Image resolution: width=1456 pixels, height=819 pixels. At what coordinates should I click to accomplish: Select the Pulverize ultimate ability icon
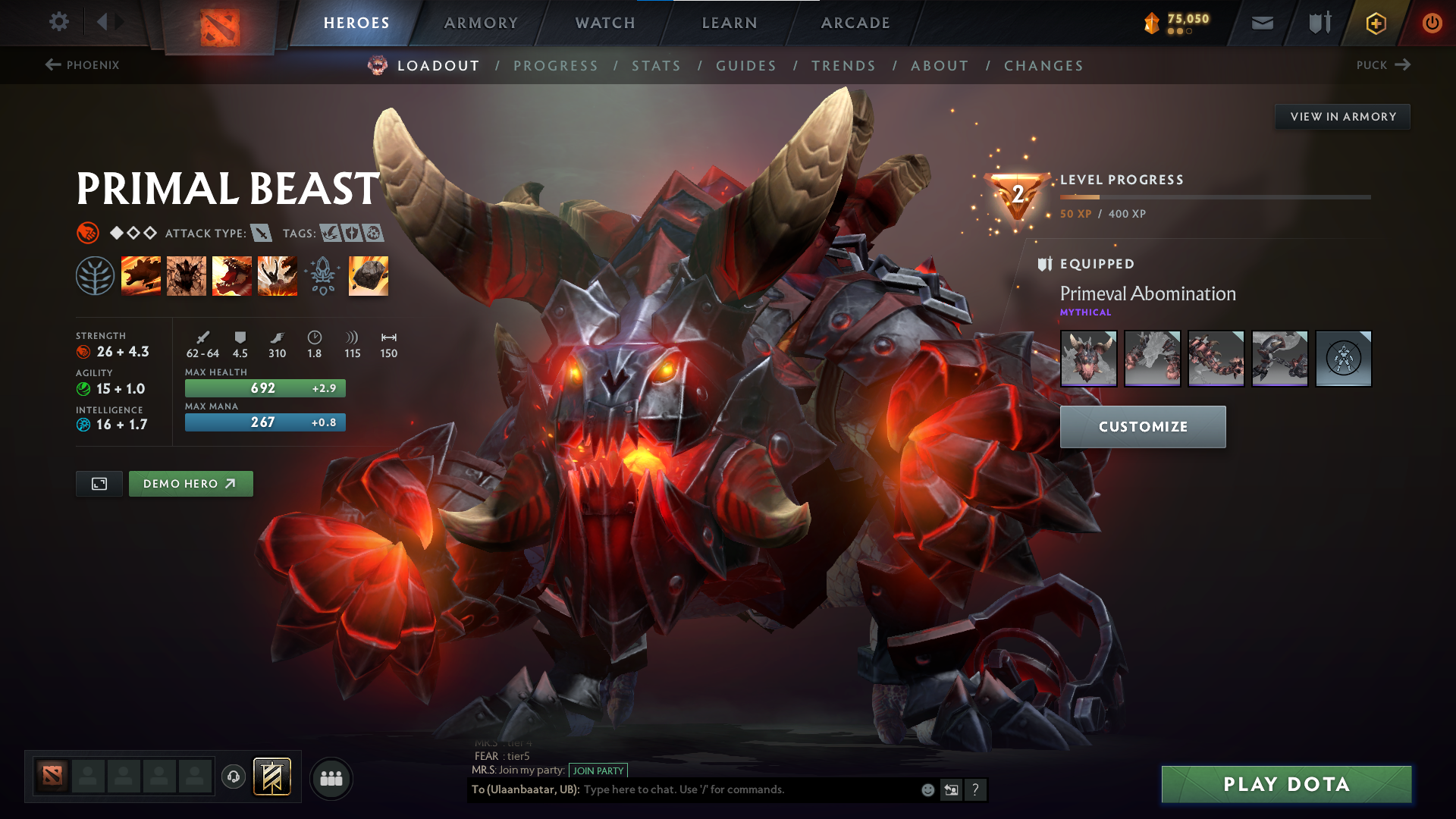(278, 276)
